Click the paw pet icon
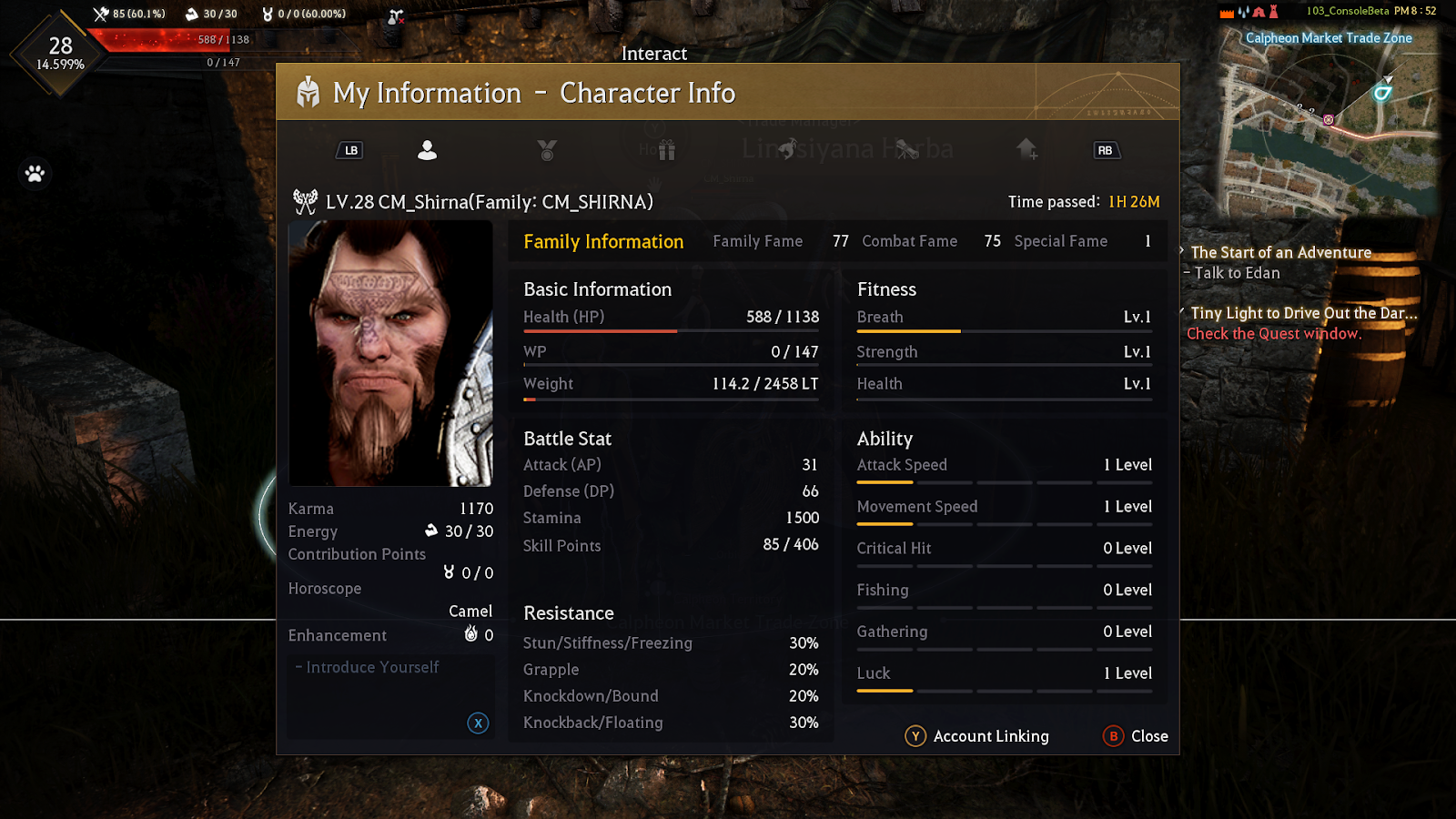 pyautogui.click(x=35, y=173)
